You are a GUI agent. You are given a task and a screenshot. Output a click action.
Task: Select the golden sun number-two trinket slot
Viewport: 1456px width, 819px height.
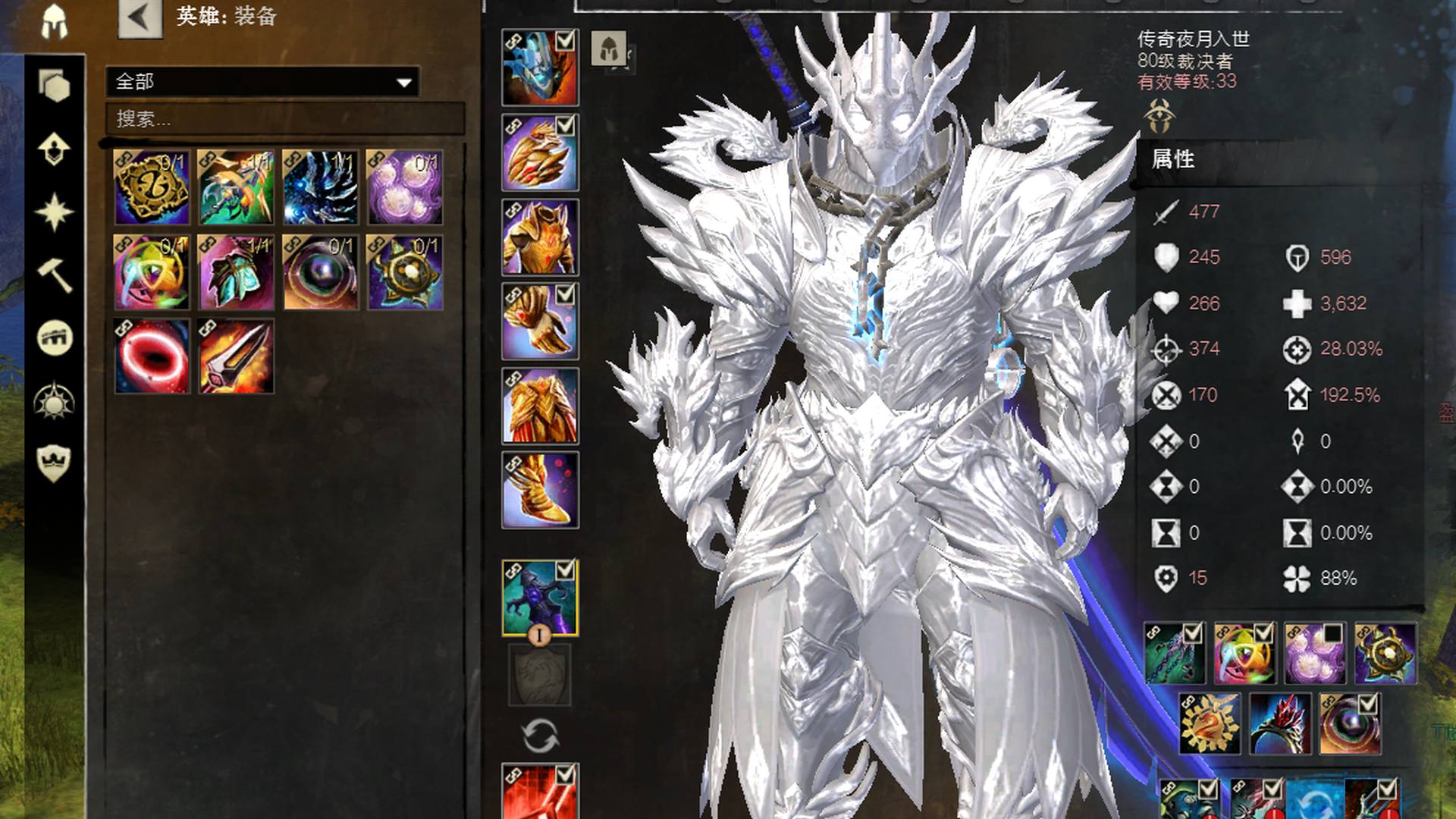point(1210,723)
